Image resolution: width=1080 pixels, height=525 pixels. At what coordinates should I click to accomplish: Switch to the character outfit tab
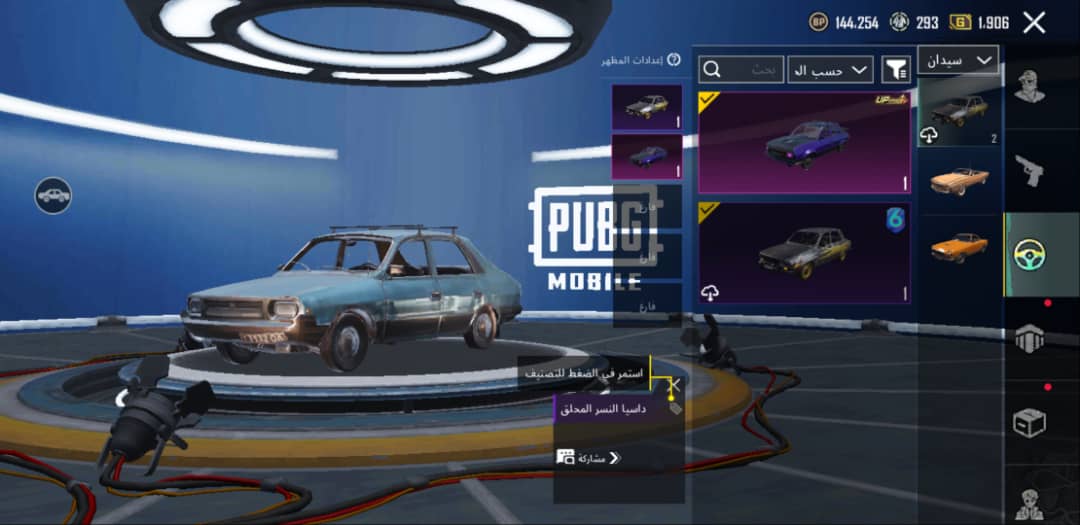click(x=1030, y=87)
